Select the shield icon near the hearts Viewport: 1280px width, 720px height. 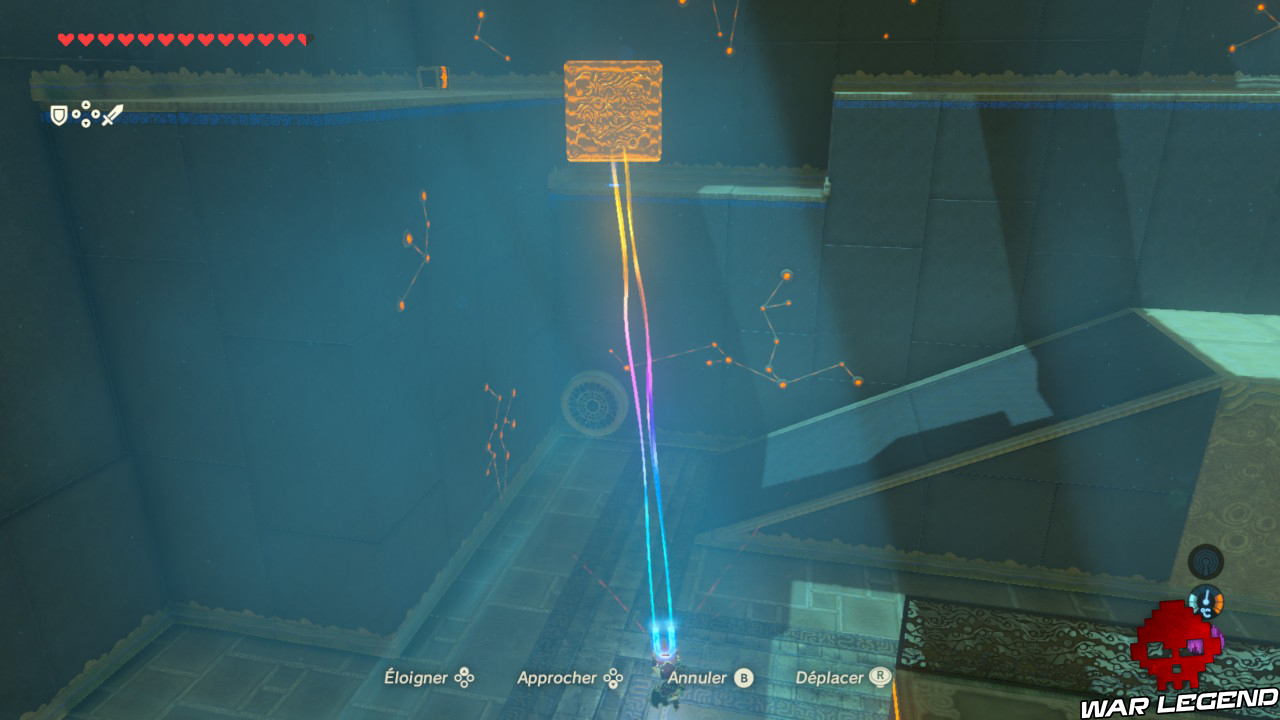(x=59, y=114)
